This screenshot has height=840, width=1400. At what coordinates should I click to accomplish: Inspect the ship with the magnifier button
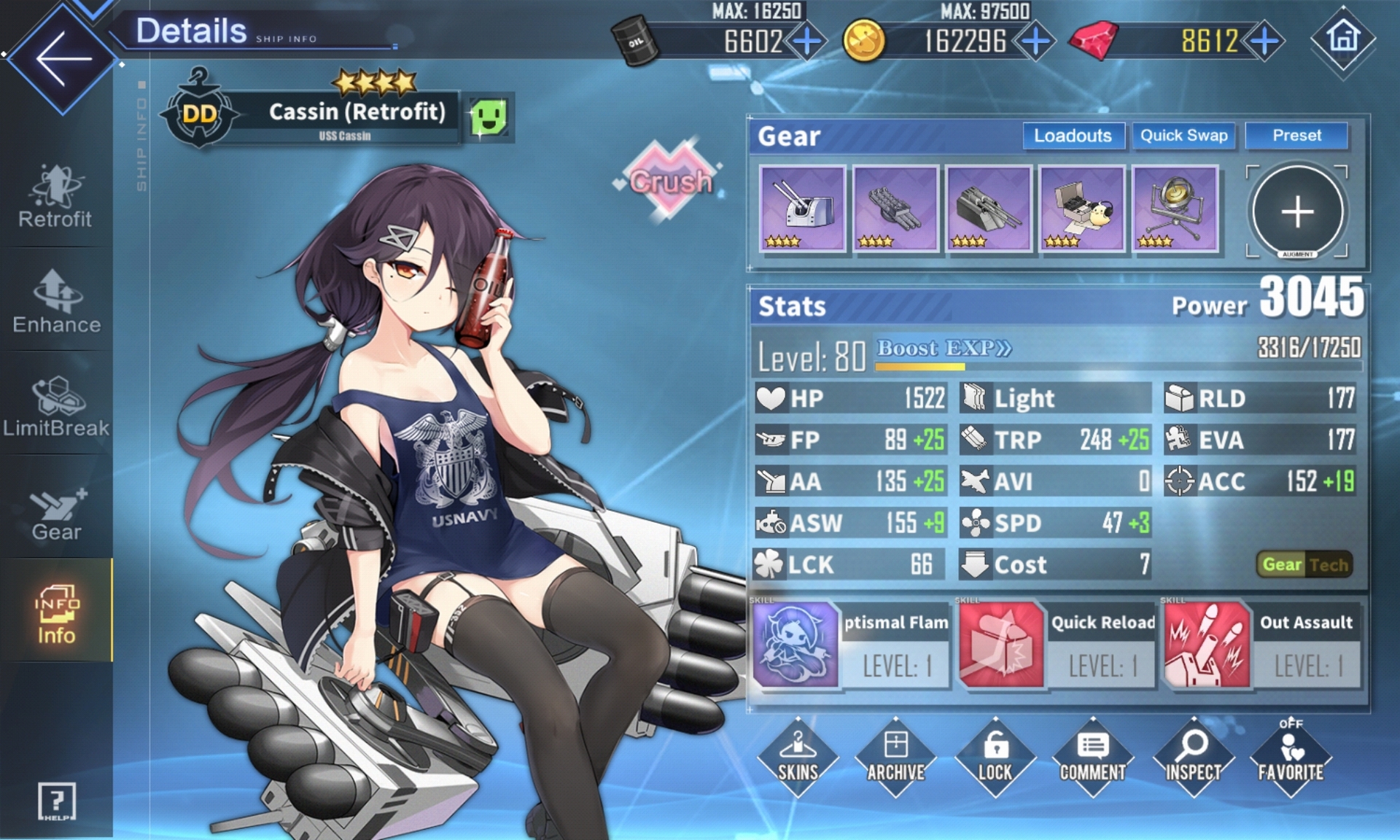click(1193, 757)
